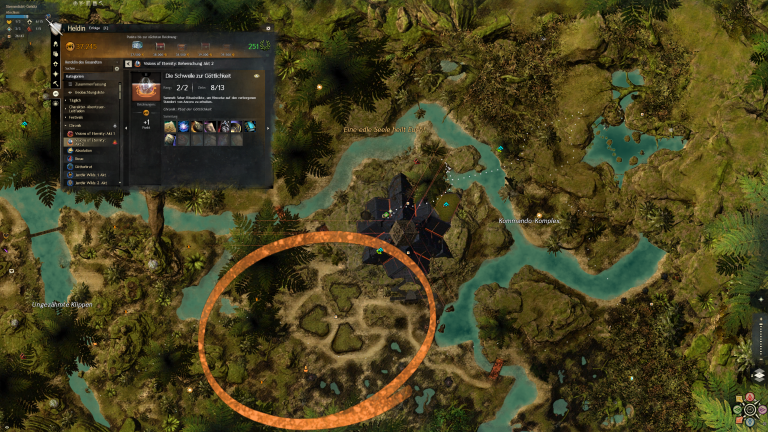Expand the Täglich achievements category

tap(76, 101)
